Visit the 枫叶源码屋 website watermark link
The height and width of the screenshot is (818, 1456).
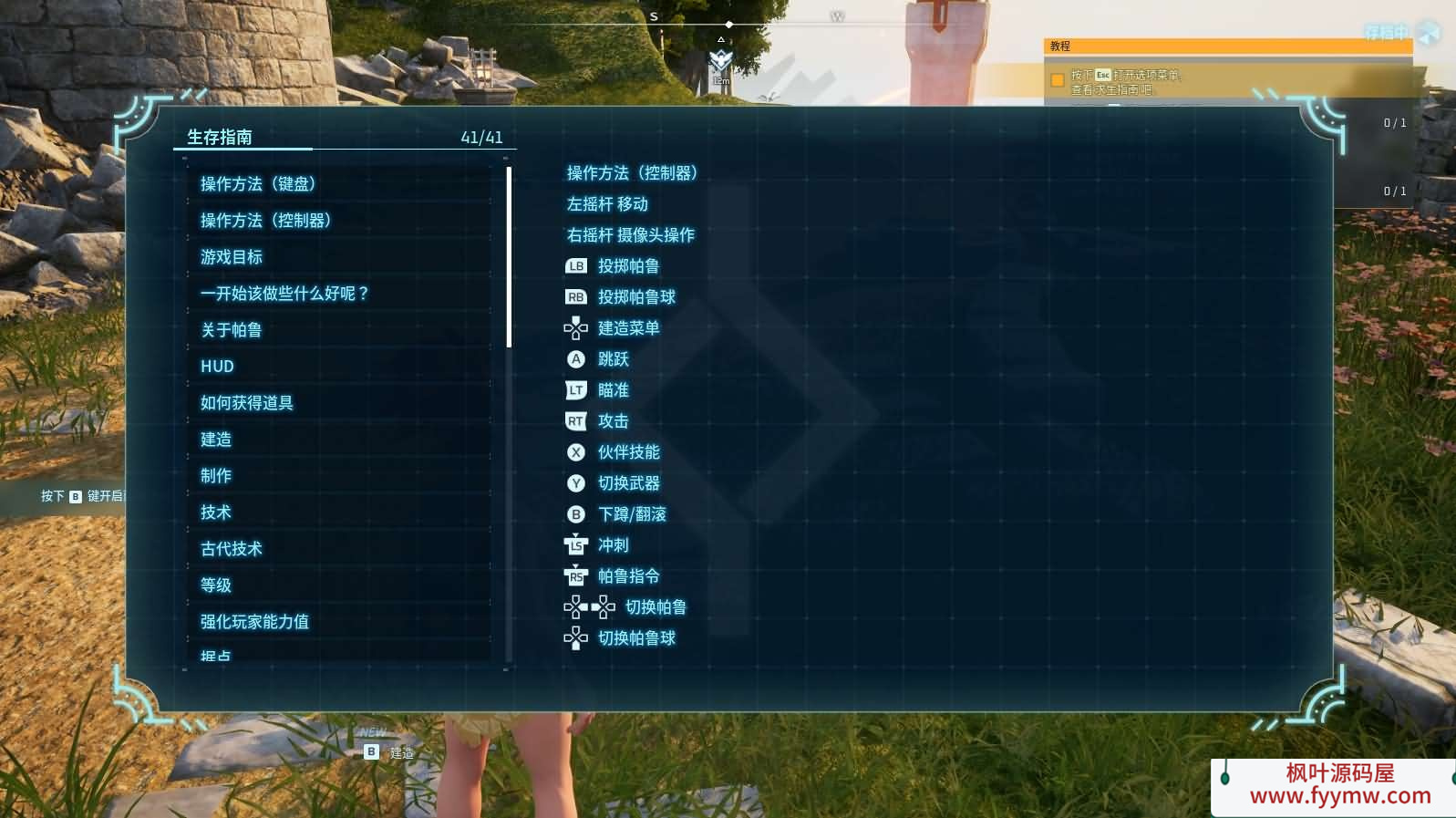(x=1339, y=785)
